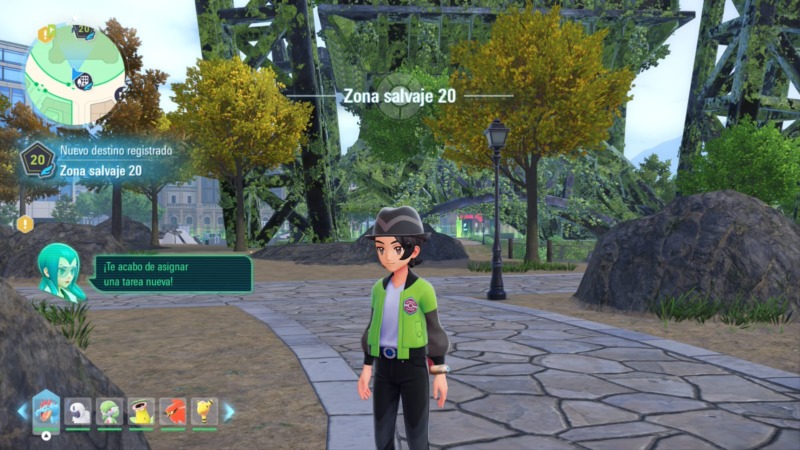Click the right arrow of the party bar
The height and width of the screenshot is (450, 800).
tap(229, 411)
